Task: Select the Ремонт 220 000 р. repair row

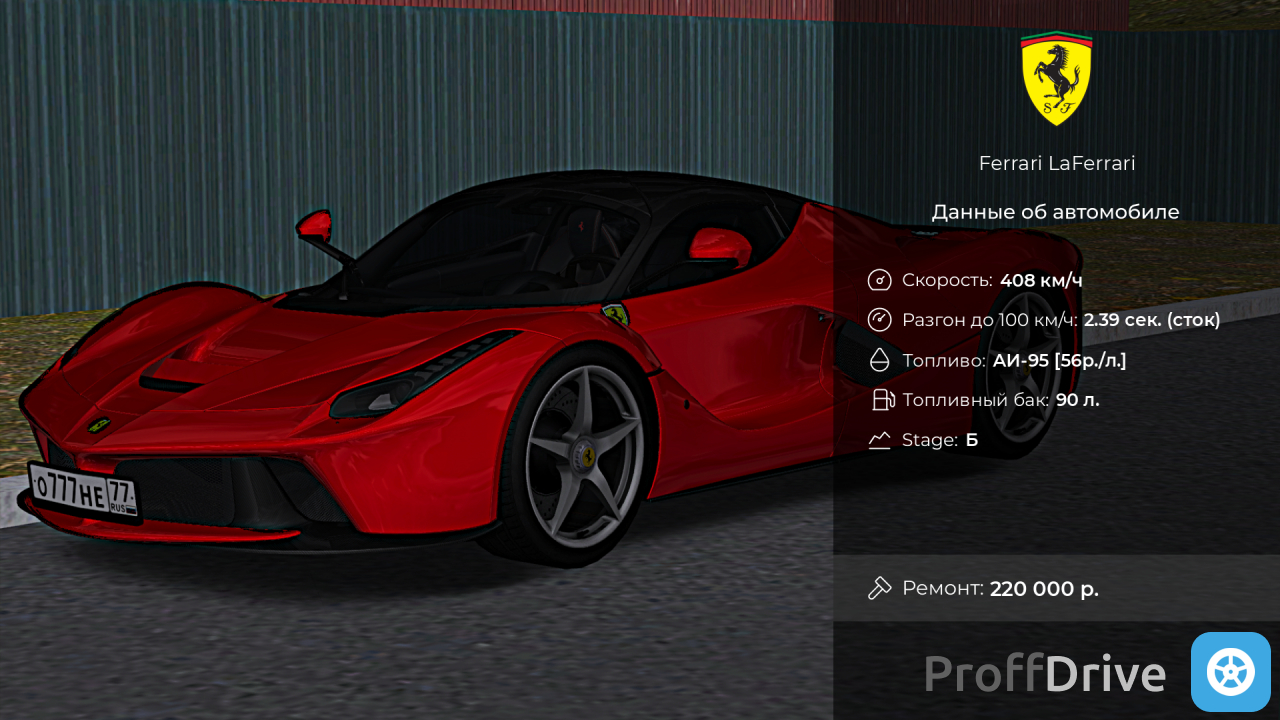Action: click(1056, 588)
